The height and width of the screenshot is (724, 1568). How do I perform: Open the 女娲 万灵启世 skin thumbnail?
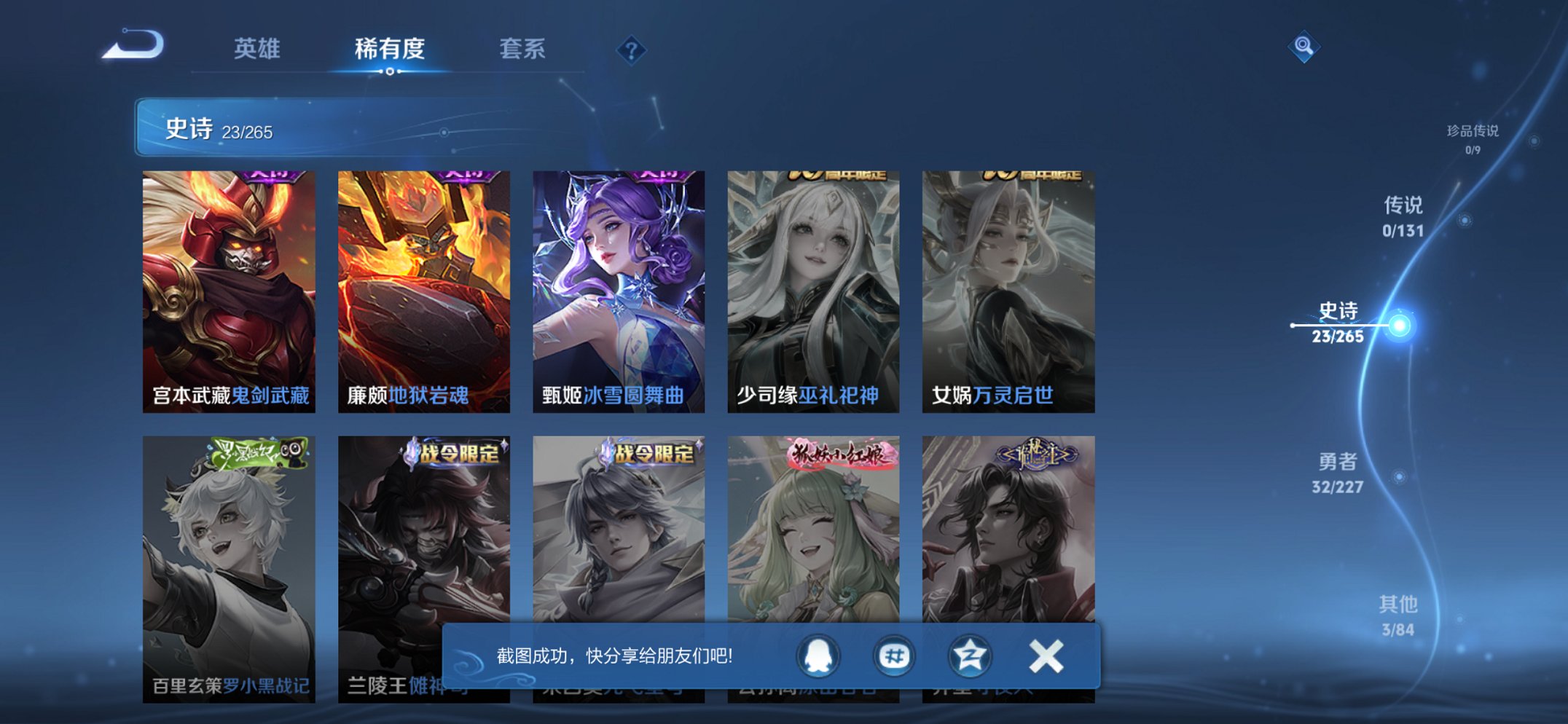point(1008,284)
